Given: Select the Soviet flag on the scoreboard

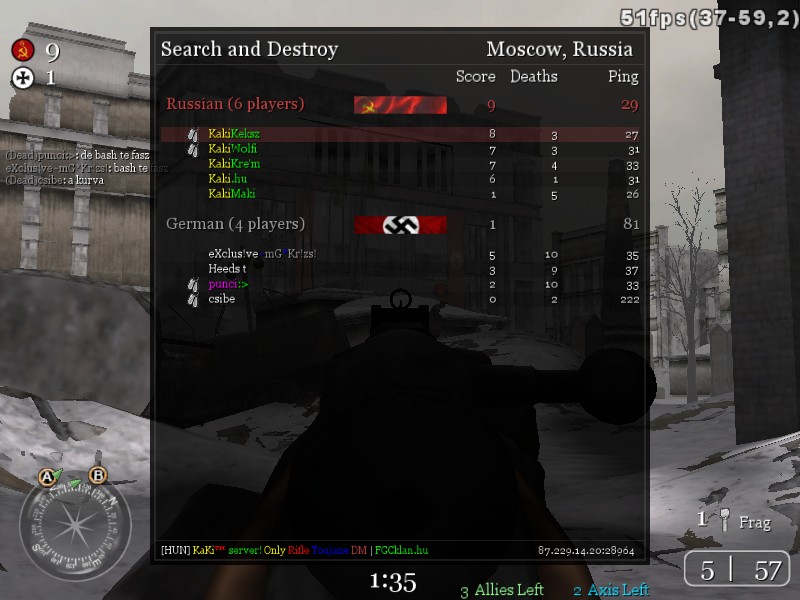Looking at the screenshot, I should coord(400,105).
